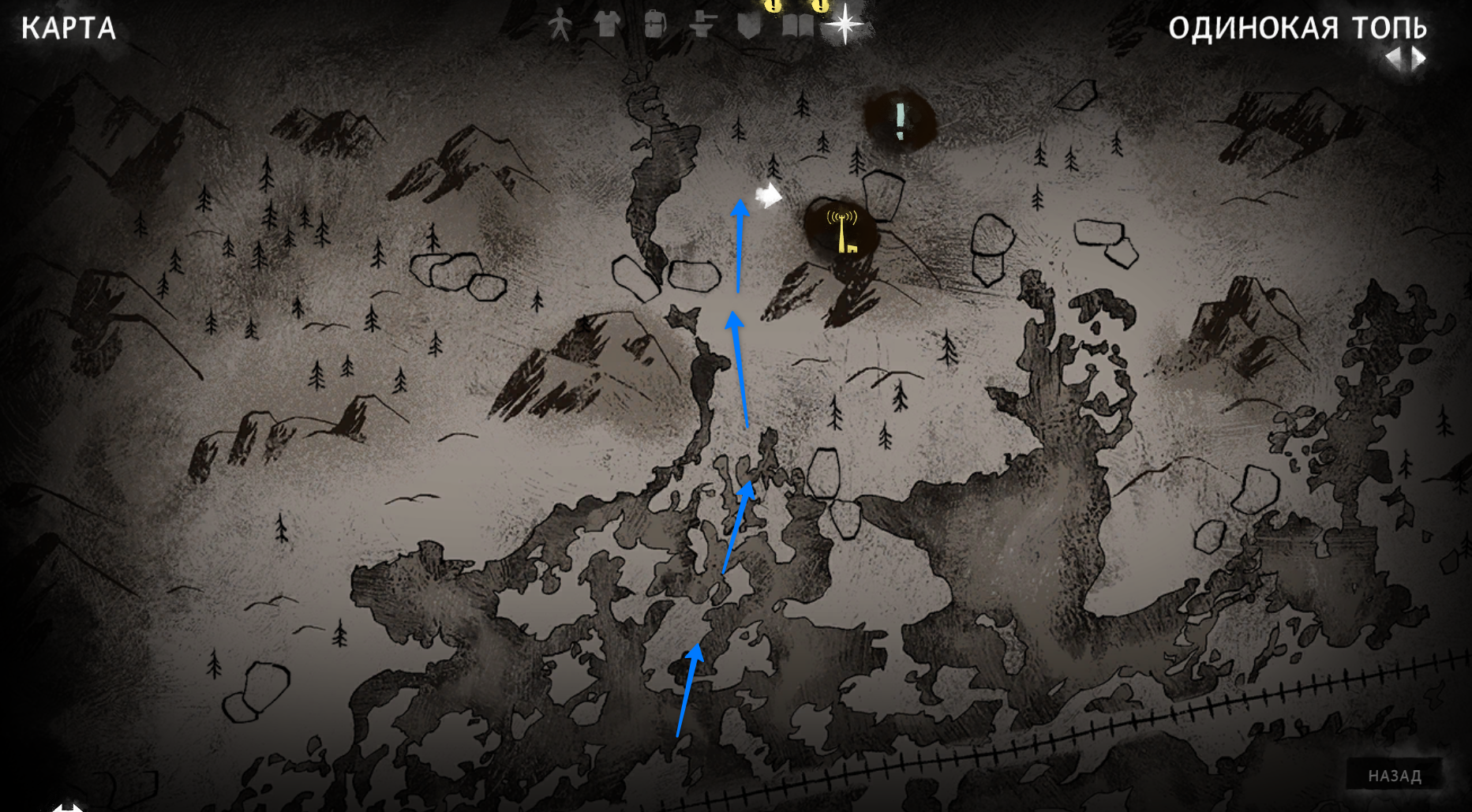
Task: Open the shield-shaped badge tab
Action: [x=748, y=25]
